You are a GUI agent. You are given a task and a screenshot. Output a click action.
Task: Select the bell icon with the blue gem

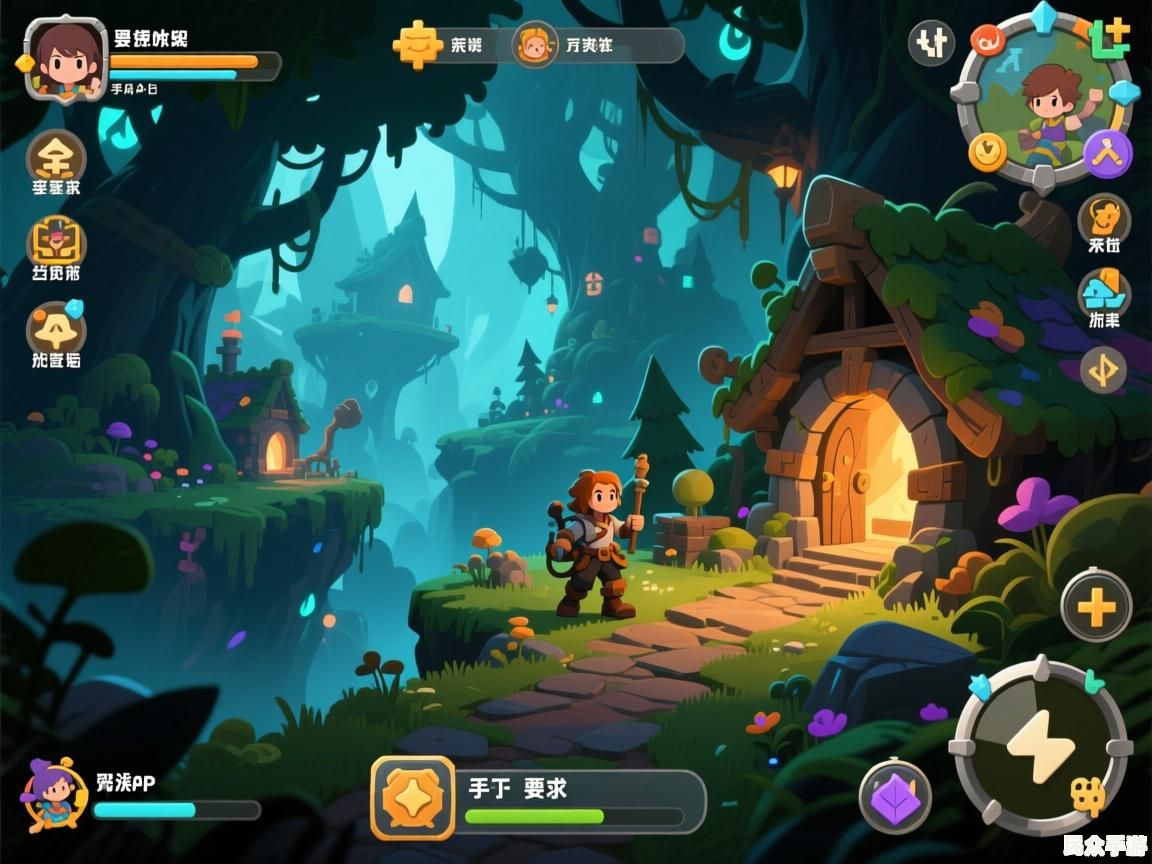[x=56, y=328]
